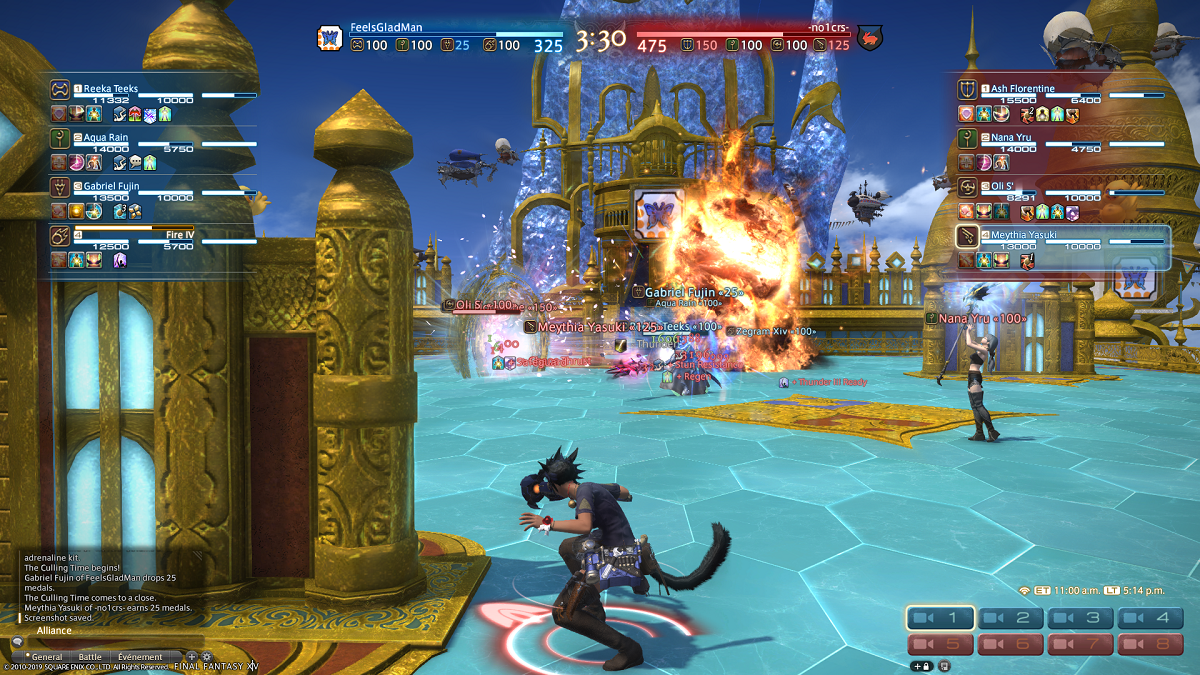The width and height of the screenshot is (1200, 675).
Task: Switch to the Battle chat tab
Action: coord(90,657)
